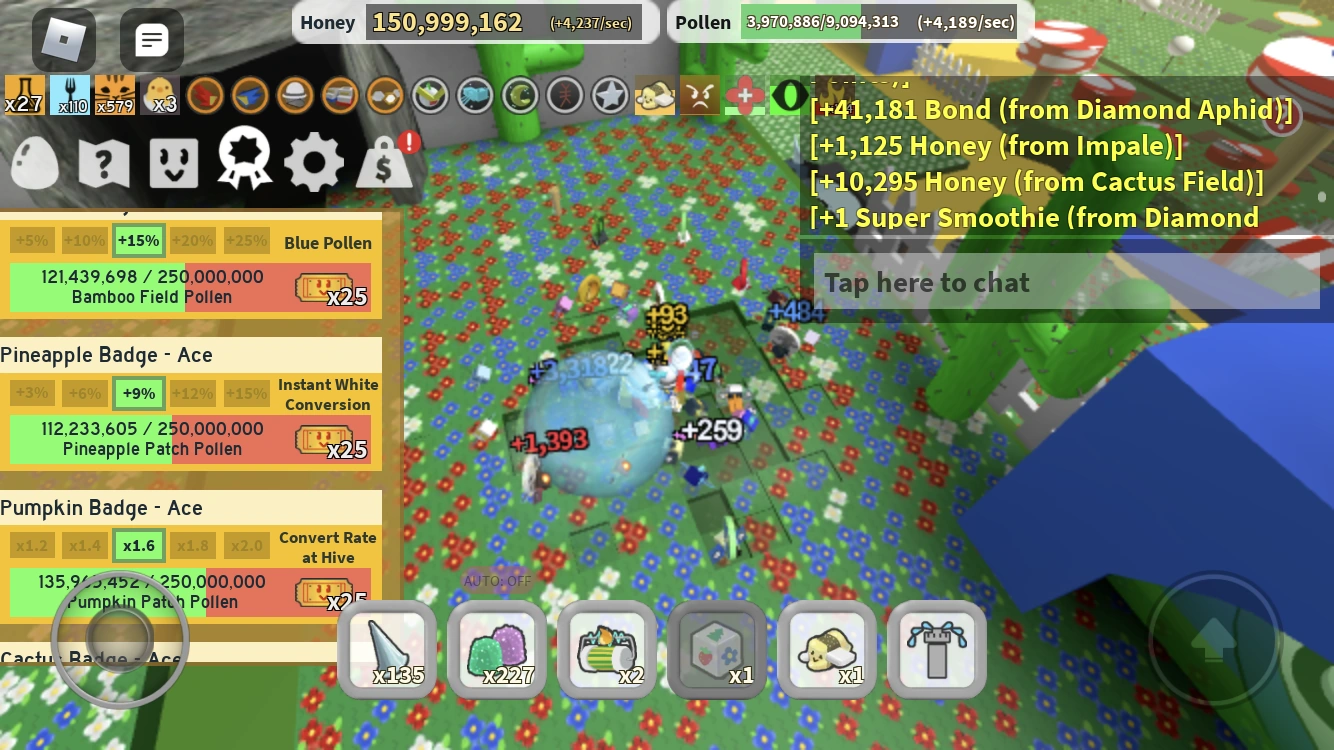Screen dimensions: 1334x750
Task: Open chat via the speech bubble icon
Action: click(152, 40)
